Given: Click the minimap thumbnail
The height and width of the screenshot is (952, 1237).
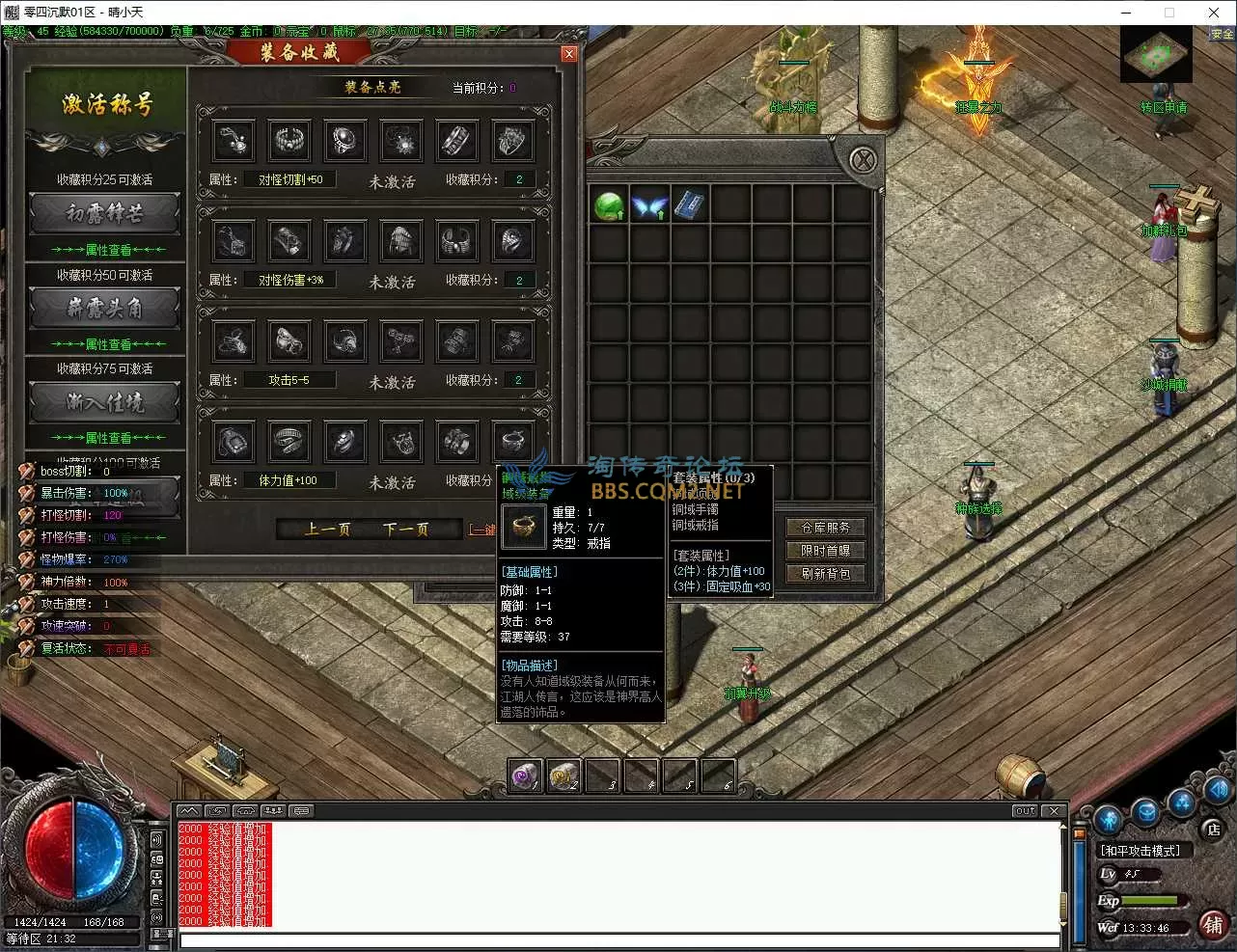Looking at the screenshot, I should pos(1155,58).
